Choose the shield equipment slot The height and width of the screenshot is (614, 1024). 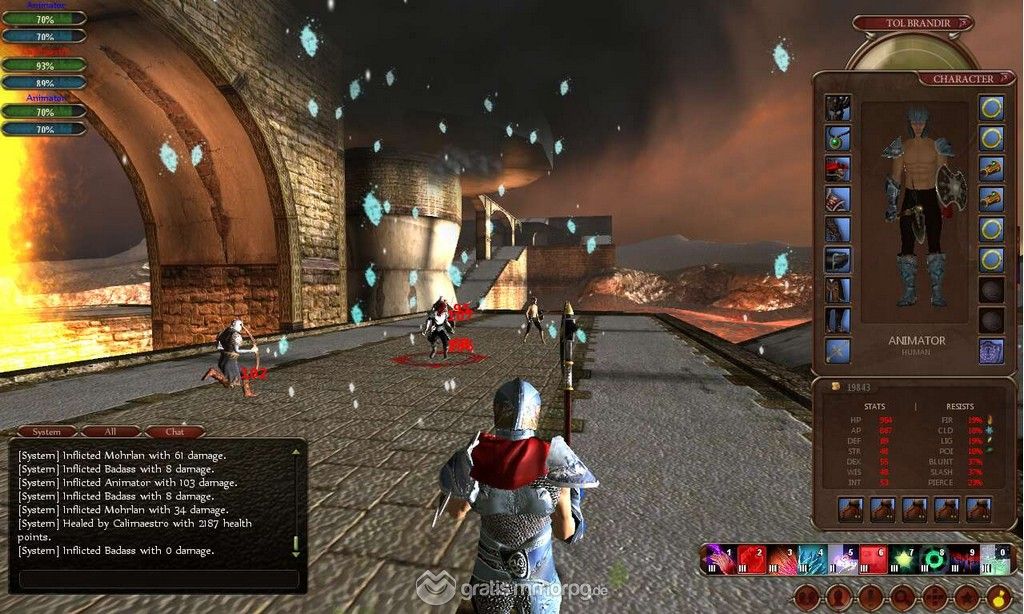click(991, 351)
